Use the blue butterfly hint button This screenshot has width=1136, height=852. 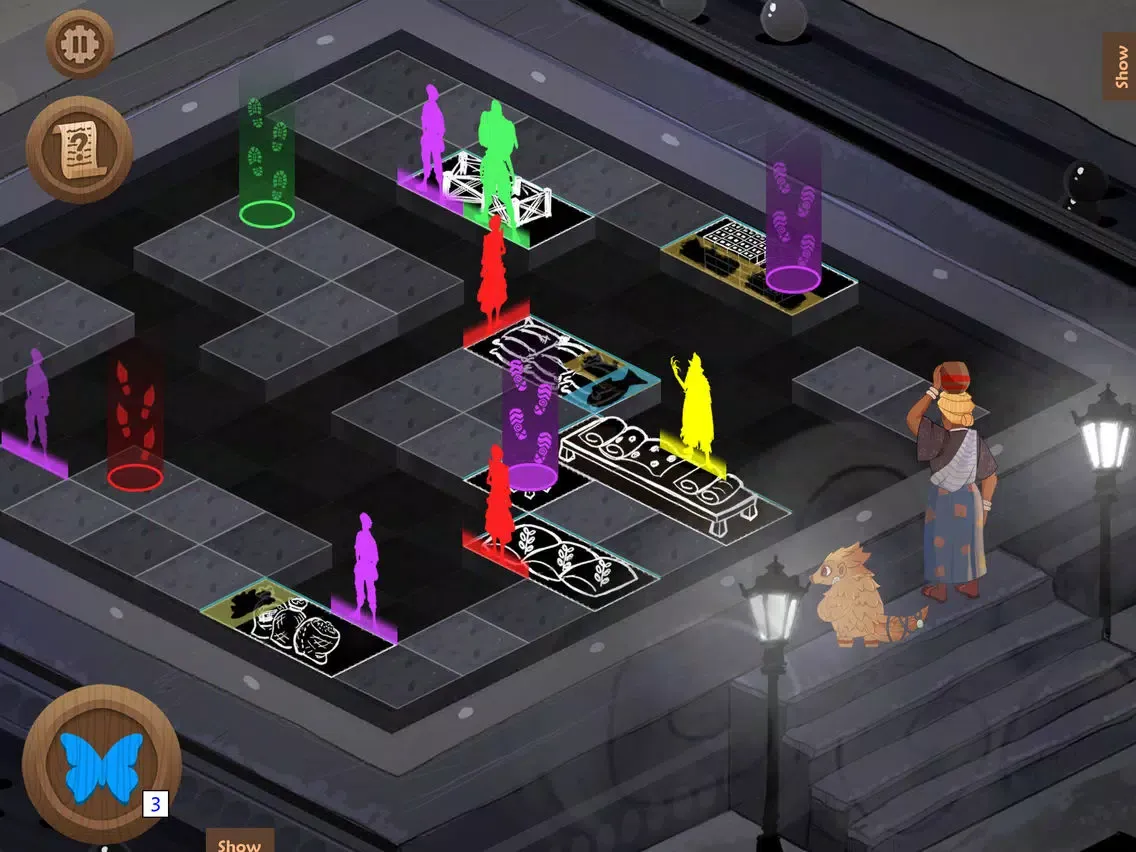(101, 765)
